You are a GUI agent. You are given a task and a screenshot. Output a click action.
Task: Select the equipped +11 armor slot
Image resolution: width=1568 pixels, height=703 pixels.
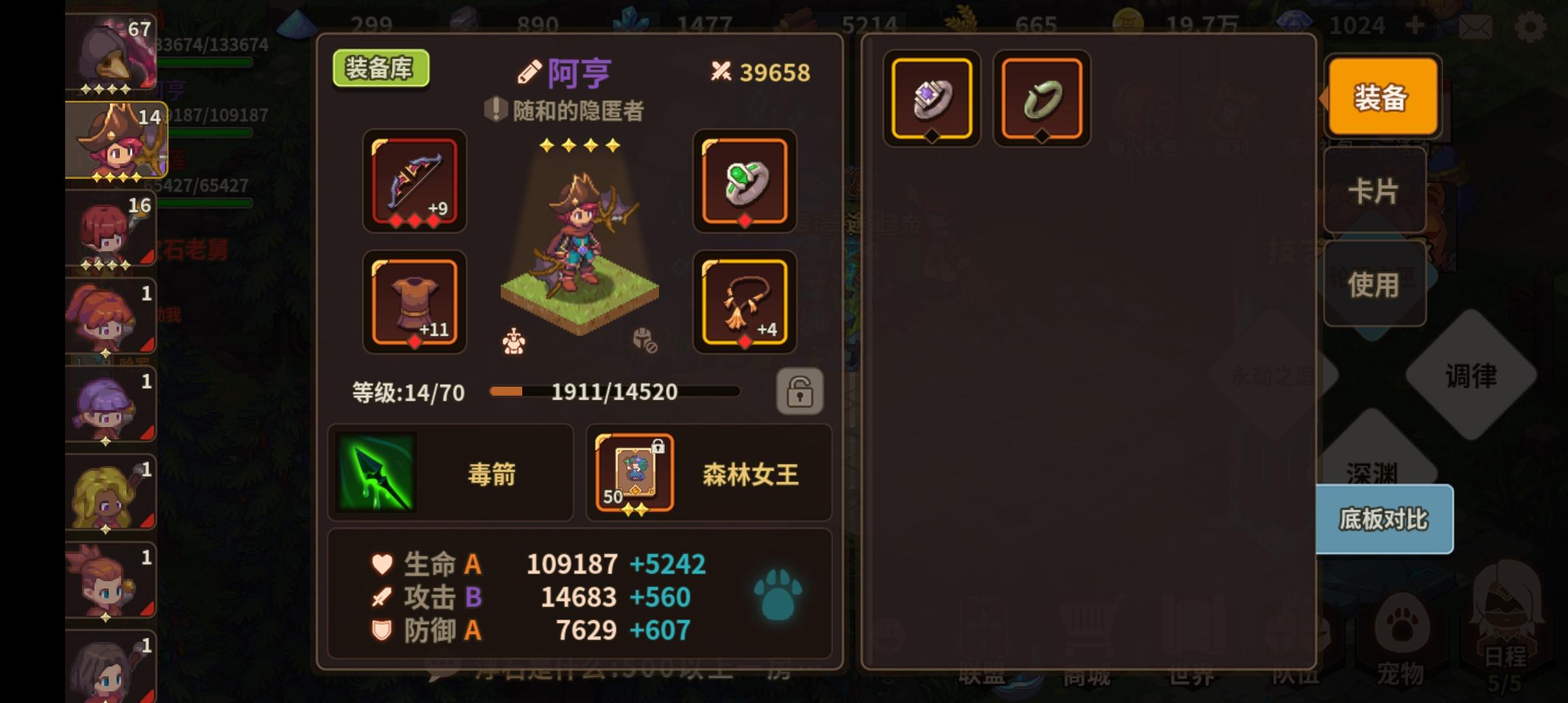[415, 303]
